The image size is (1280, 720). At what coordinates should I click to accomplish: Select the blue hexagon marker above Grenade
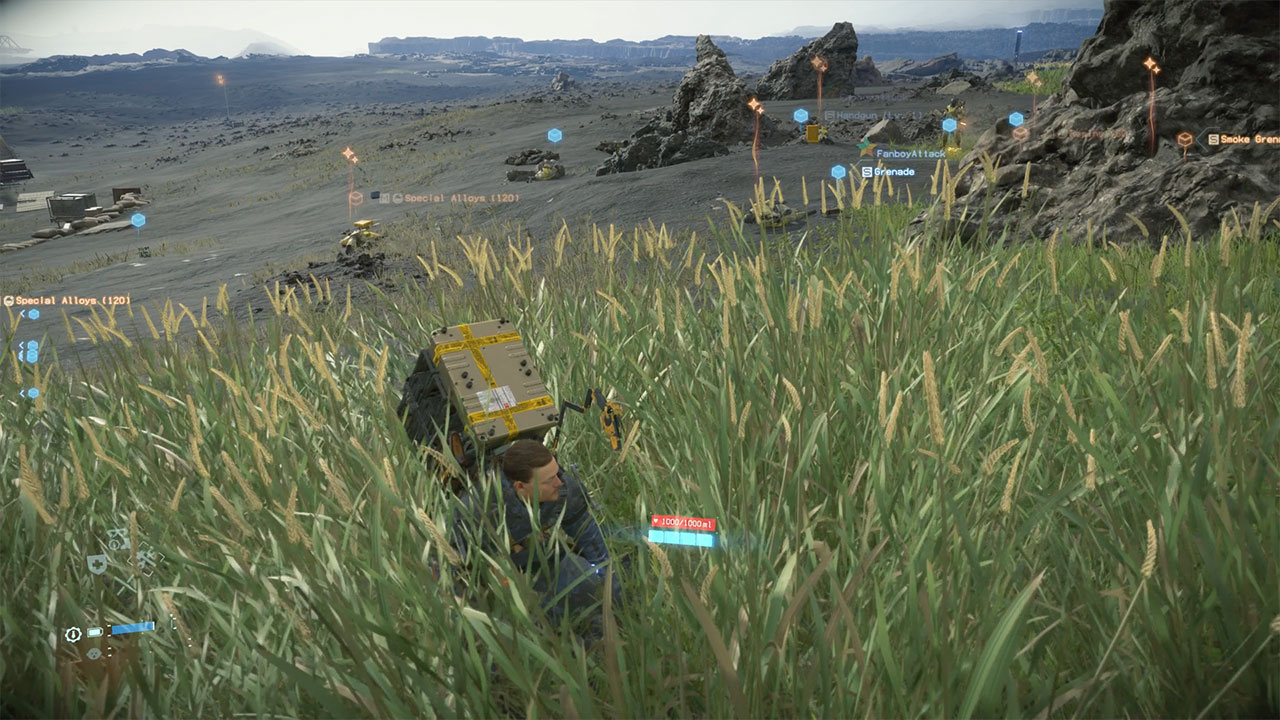pos(838,171)
